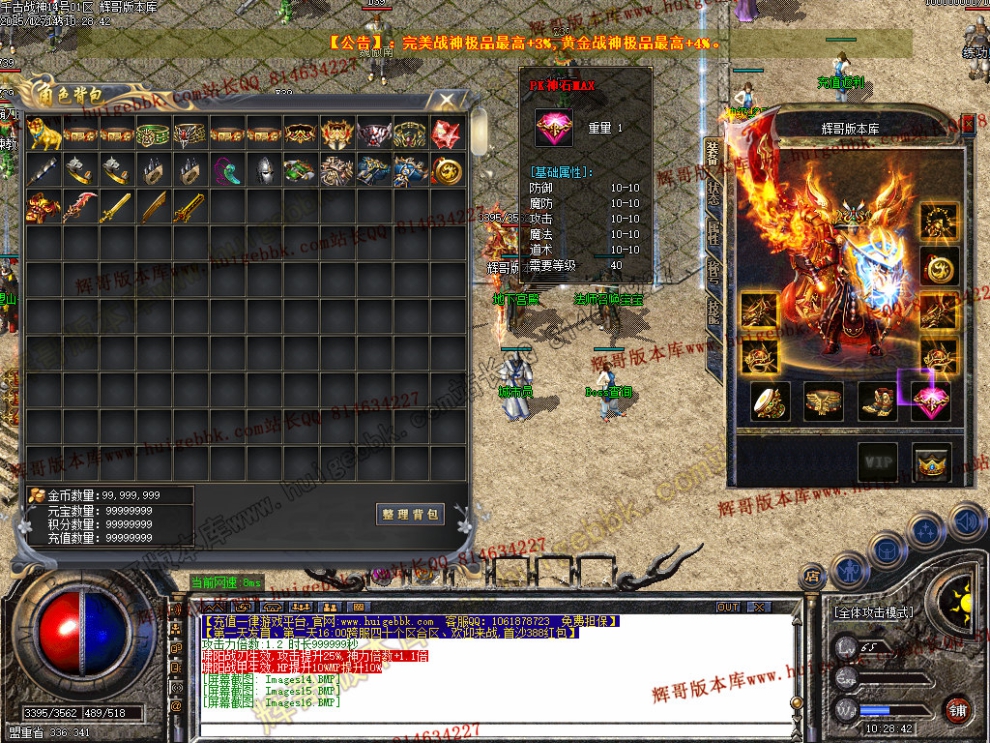Open the round 铺 shop button
This screenshot has height=743, width=990.
pos(958,710)
